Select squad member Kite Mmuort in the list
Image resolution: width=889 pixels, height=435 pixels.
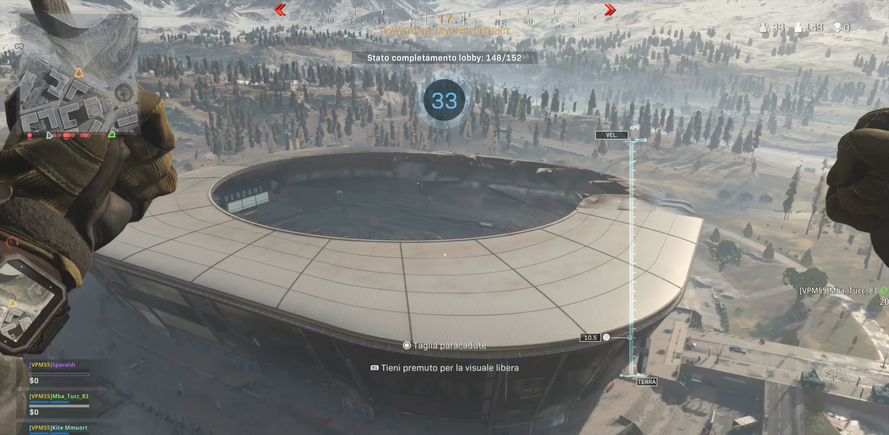[x=60, y=428]
